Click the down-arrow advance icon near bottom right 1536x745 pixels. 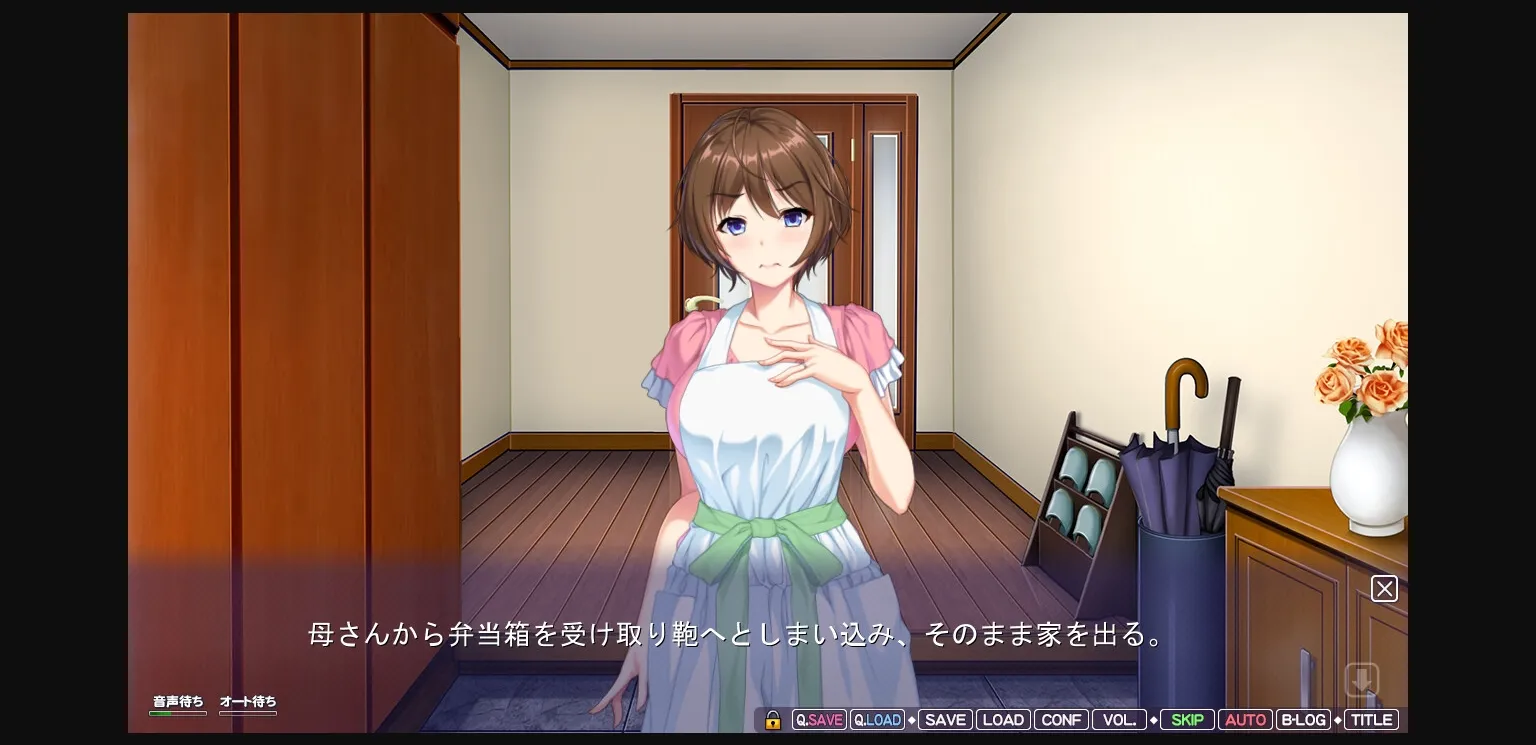[1362, 679]
